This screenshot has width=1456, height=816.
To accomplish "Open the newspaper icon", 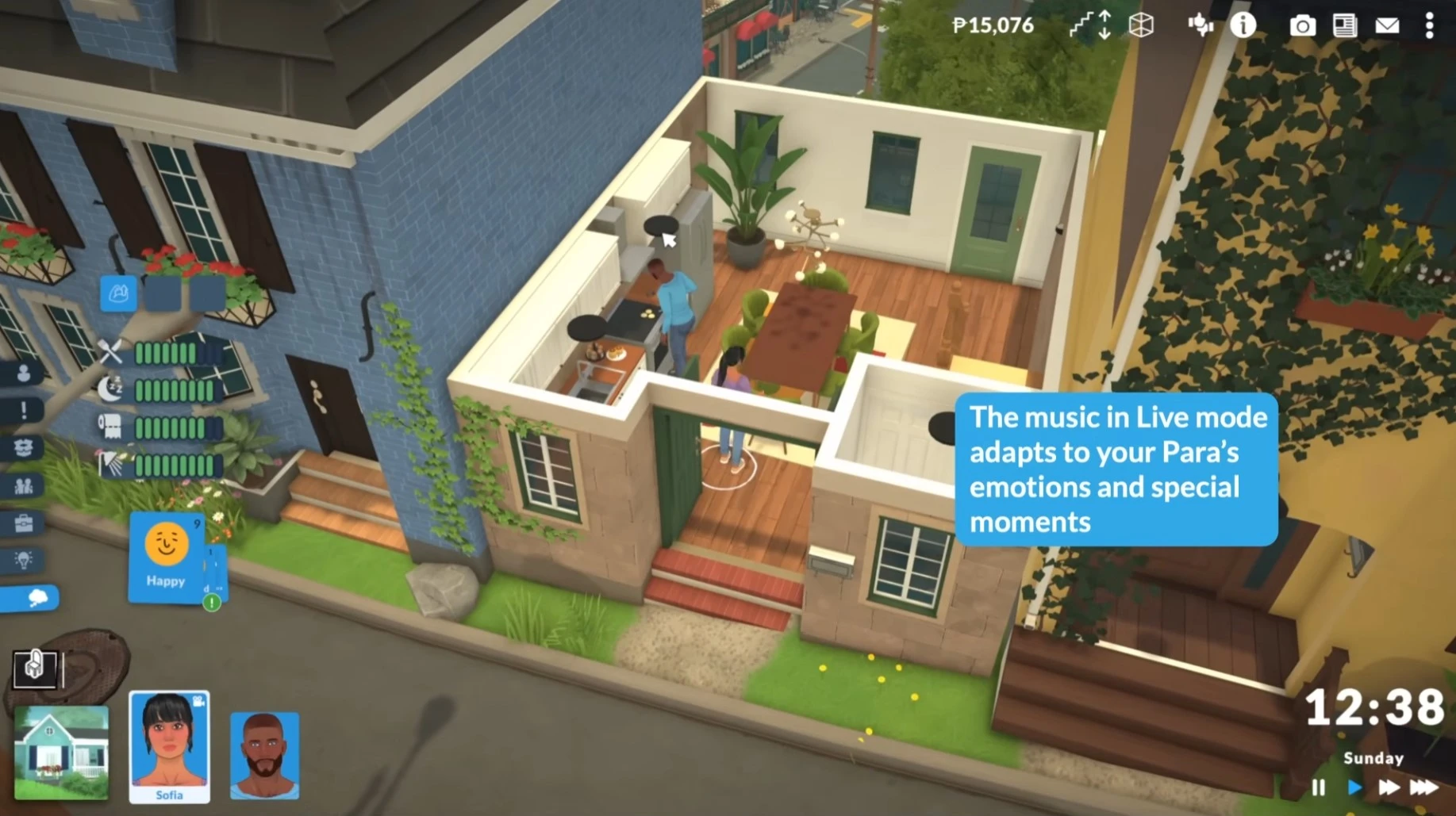I will click(1345, 26).
